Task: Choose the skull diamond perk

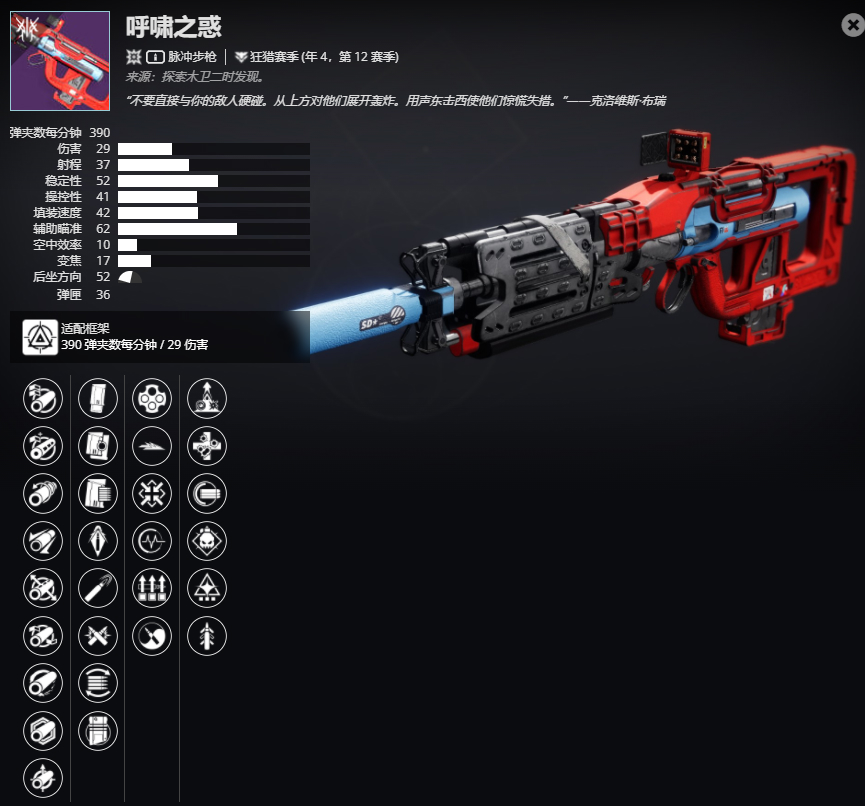Action: [207, 541]
